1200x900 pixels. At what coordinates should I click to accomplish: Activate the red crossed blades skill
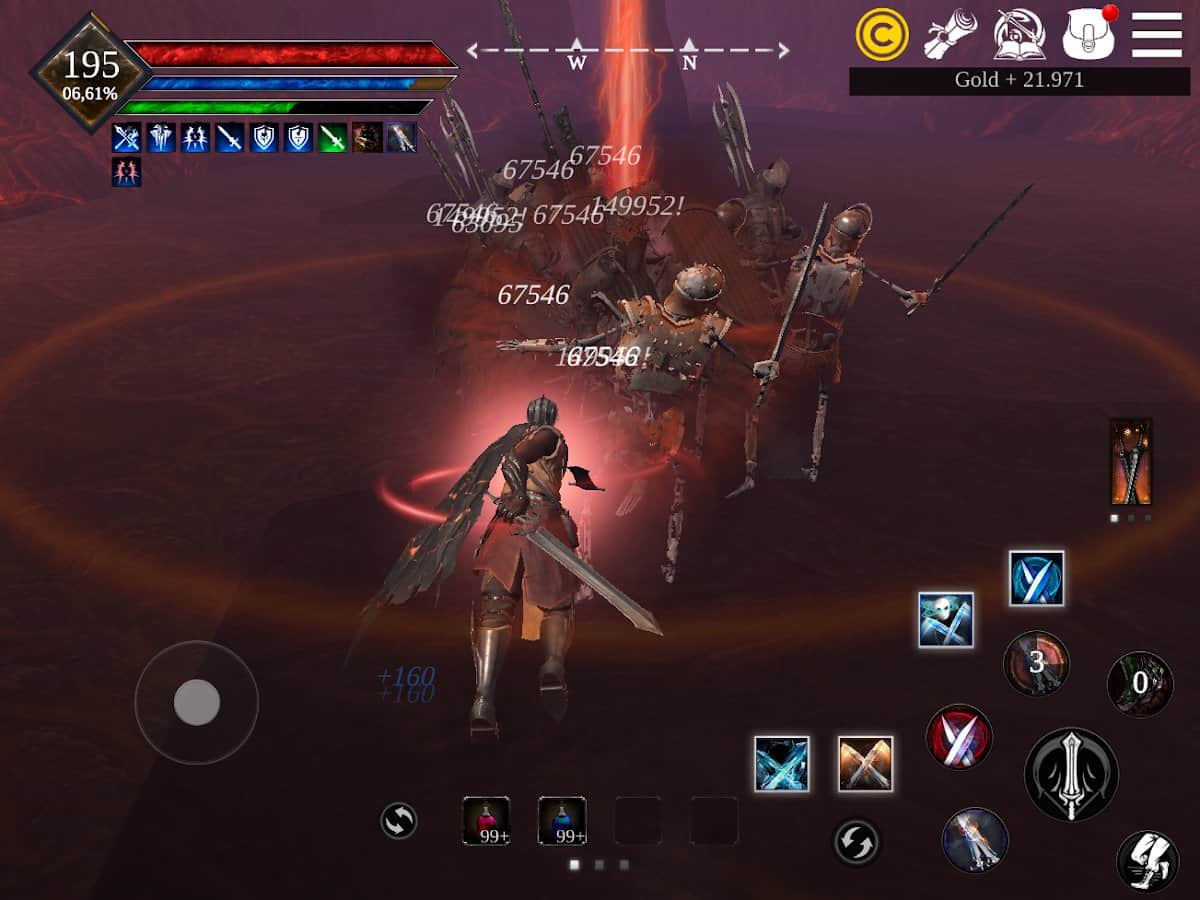click(959, 737)
